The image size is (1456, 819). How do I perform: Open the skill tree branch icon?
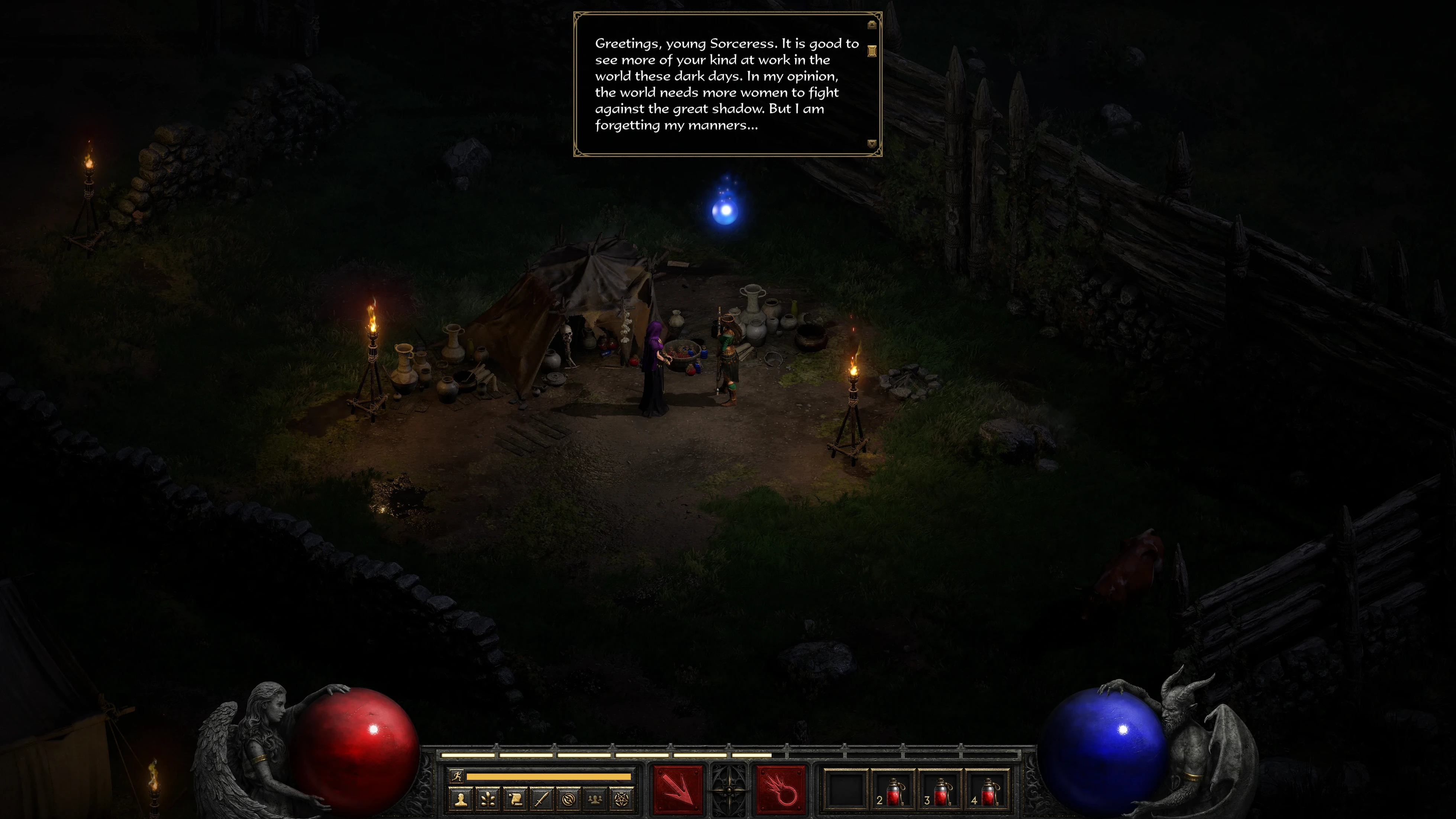488,799
